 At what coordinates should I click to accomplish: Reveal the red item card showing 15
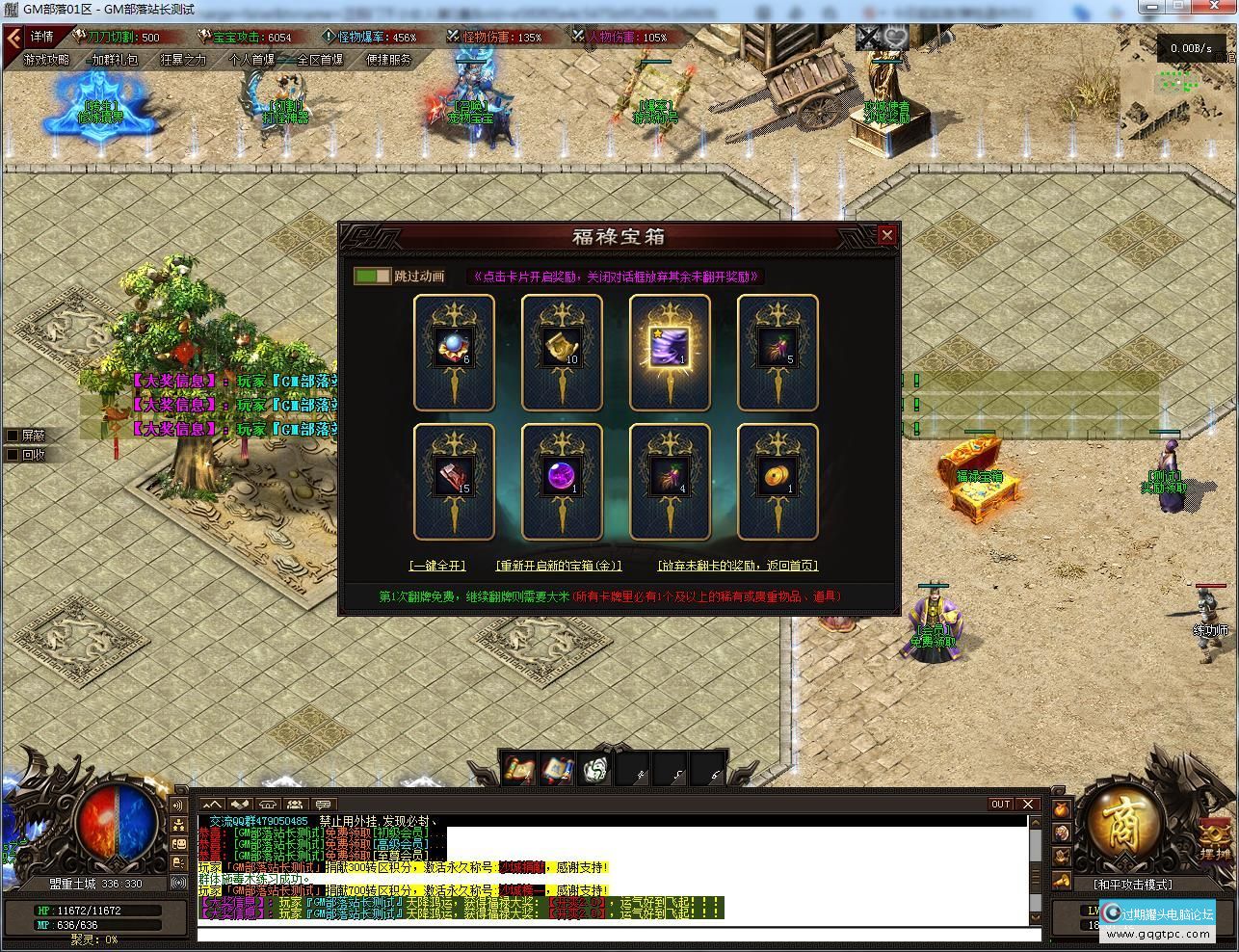pyautogui.click(x=454, y=481)
